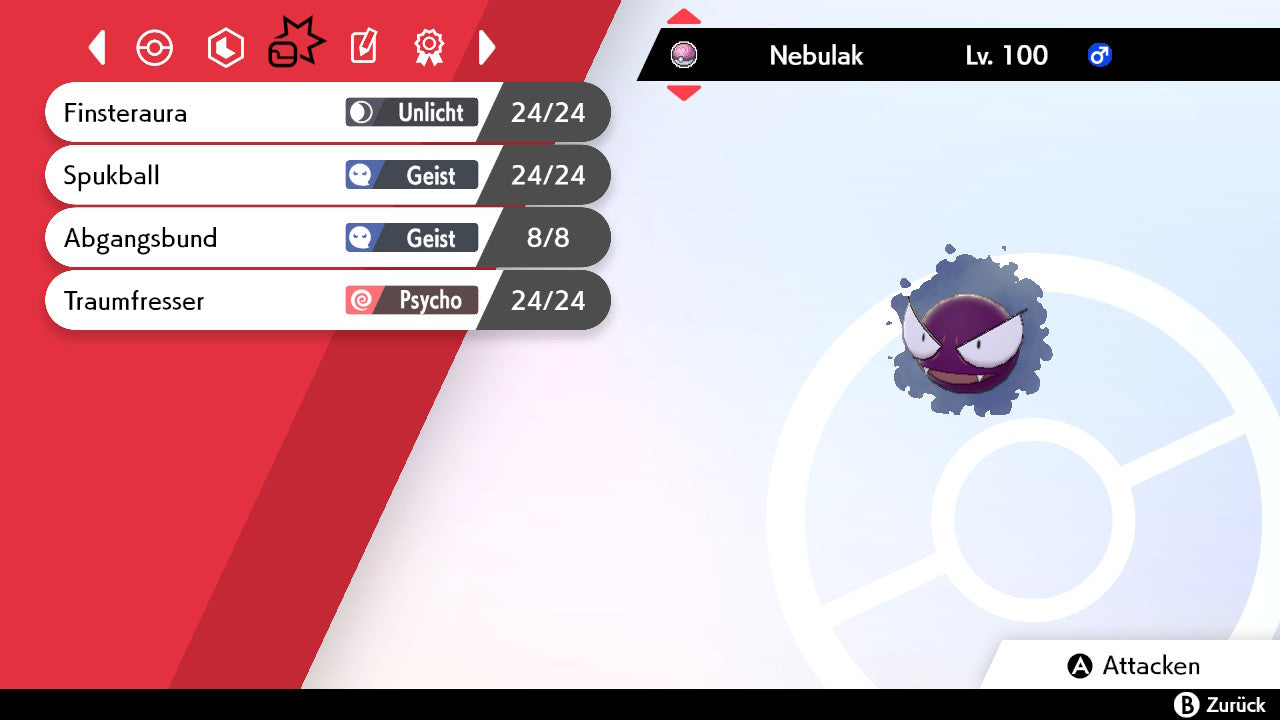Select the male gender symbol for Nebulak

pyautogui.click(x=1100, y=56)
